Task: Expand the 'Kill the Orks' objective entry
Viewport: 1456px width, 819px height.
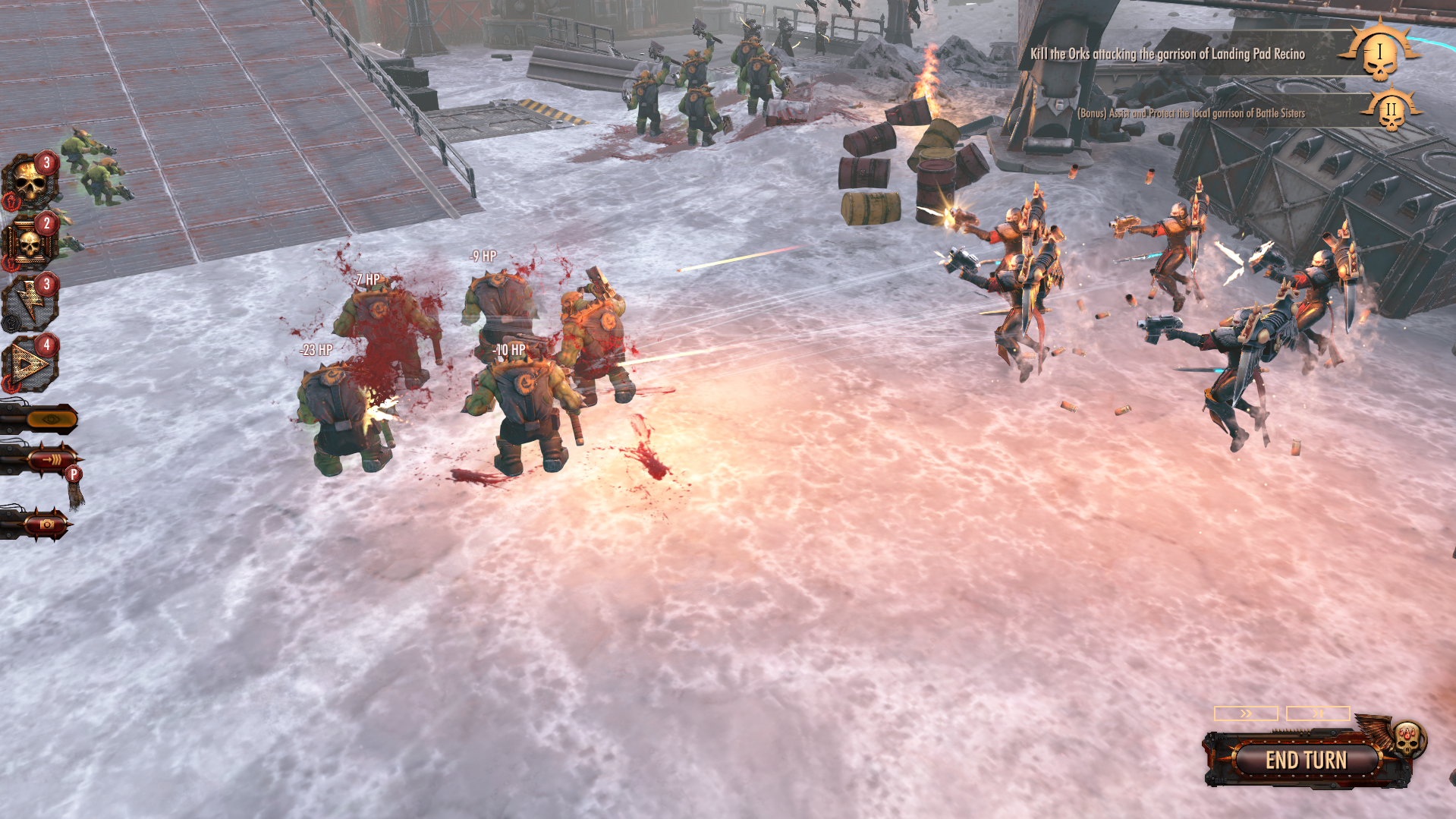Action: point(1165,54)
